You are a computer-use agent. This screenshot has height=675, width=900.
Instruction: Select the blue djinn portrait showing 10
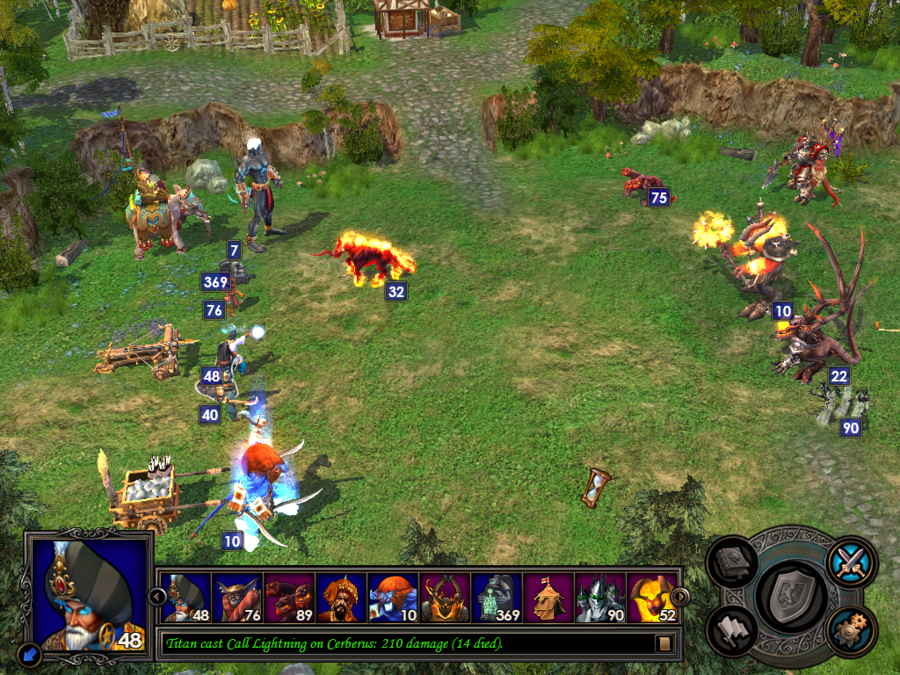pyautogui.click(x=393, y=597)
